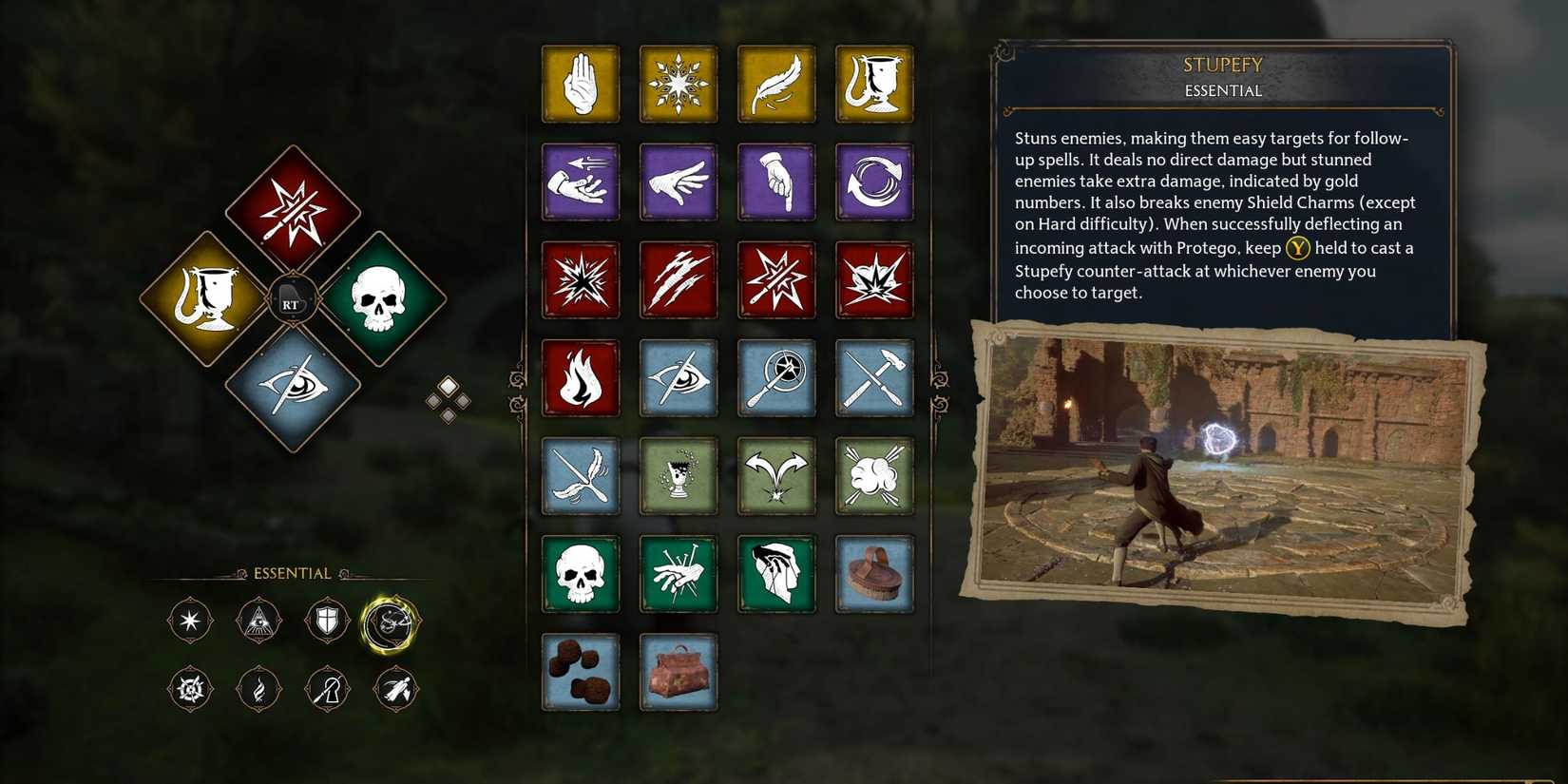Select the Flipendo circular-arrows icon

pos(874,182)
